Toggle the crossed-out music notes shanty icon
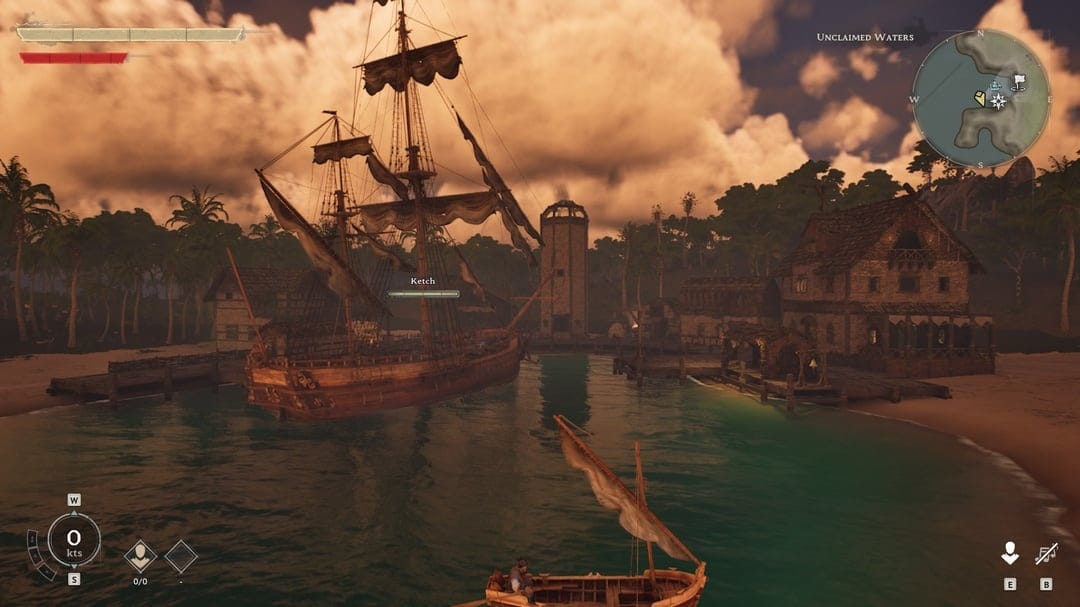 click(1046, 553)
